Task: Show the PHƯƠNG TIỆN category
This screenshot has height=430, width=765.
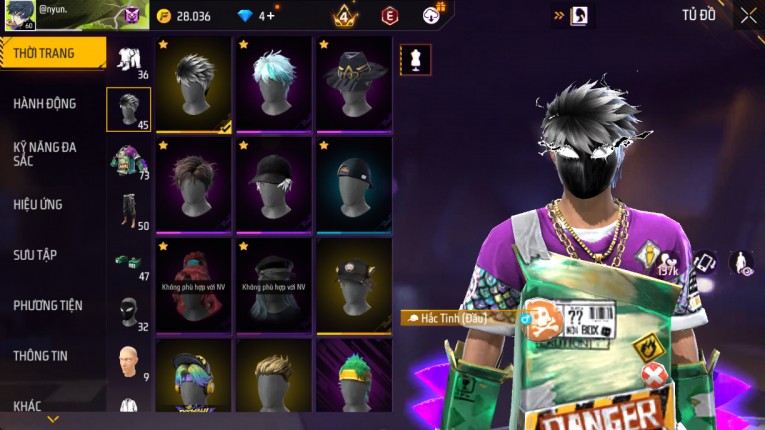Action: pyautogui.click(x=48, y=305)
